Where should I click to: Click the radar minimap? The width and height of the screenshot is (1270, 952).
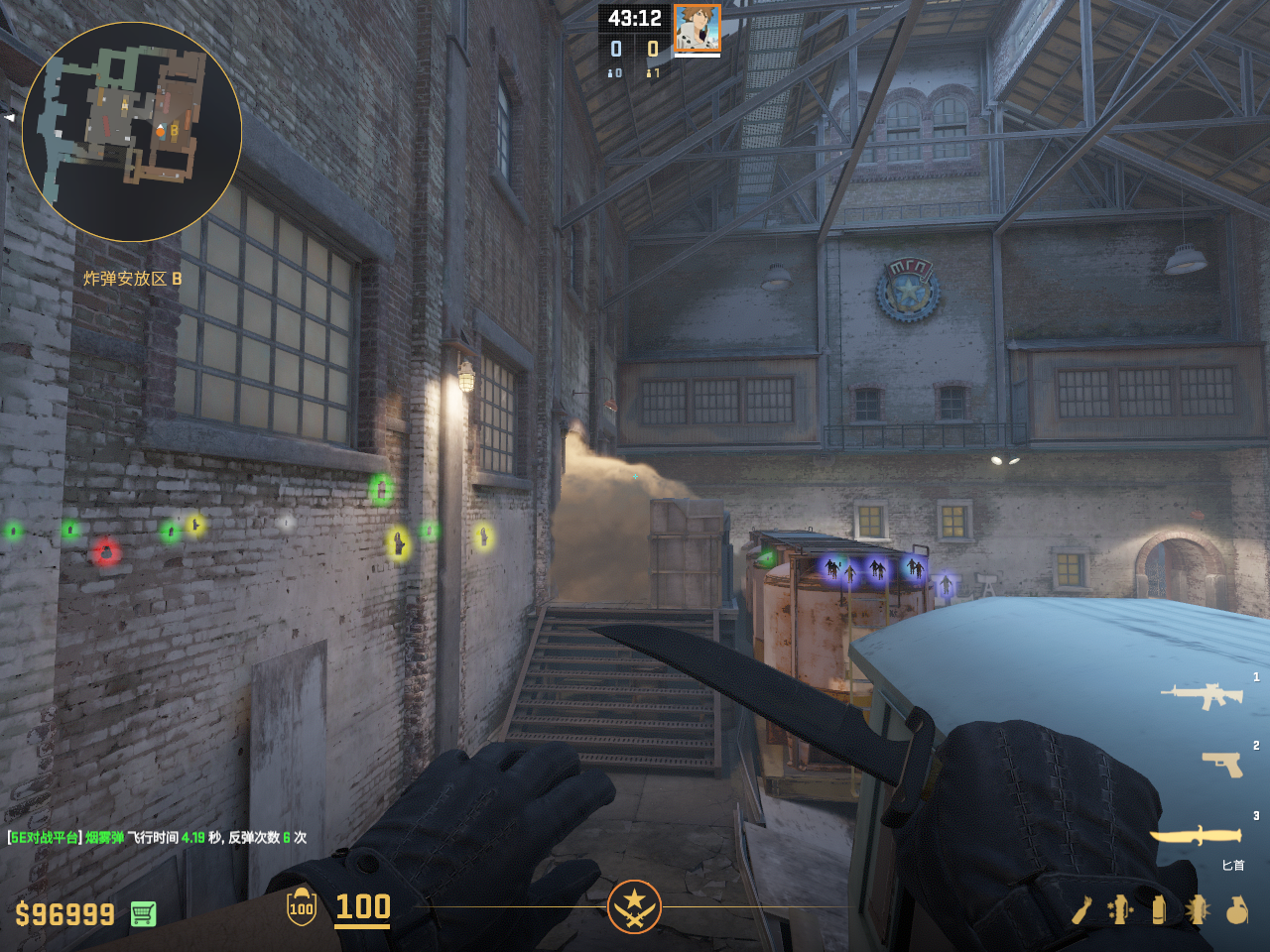coord(132,132)
